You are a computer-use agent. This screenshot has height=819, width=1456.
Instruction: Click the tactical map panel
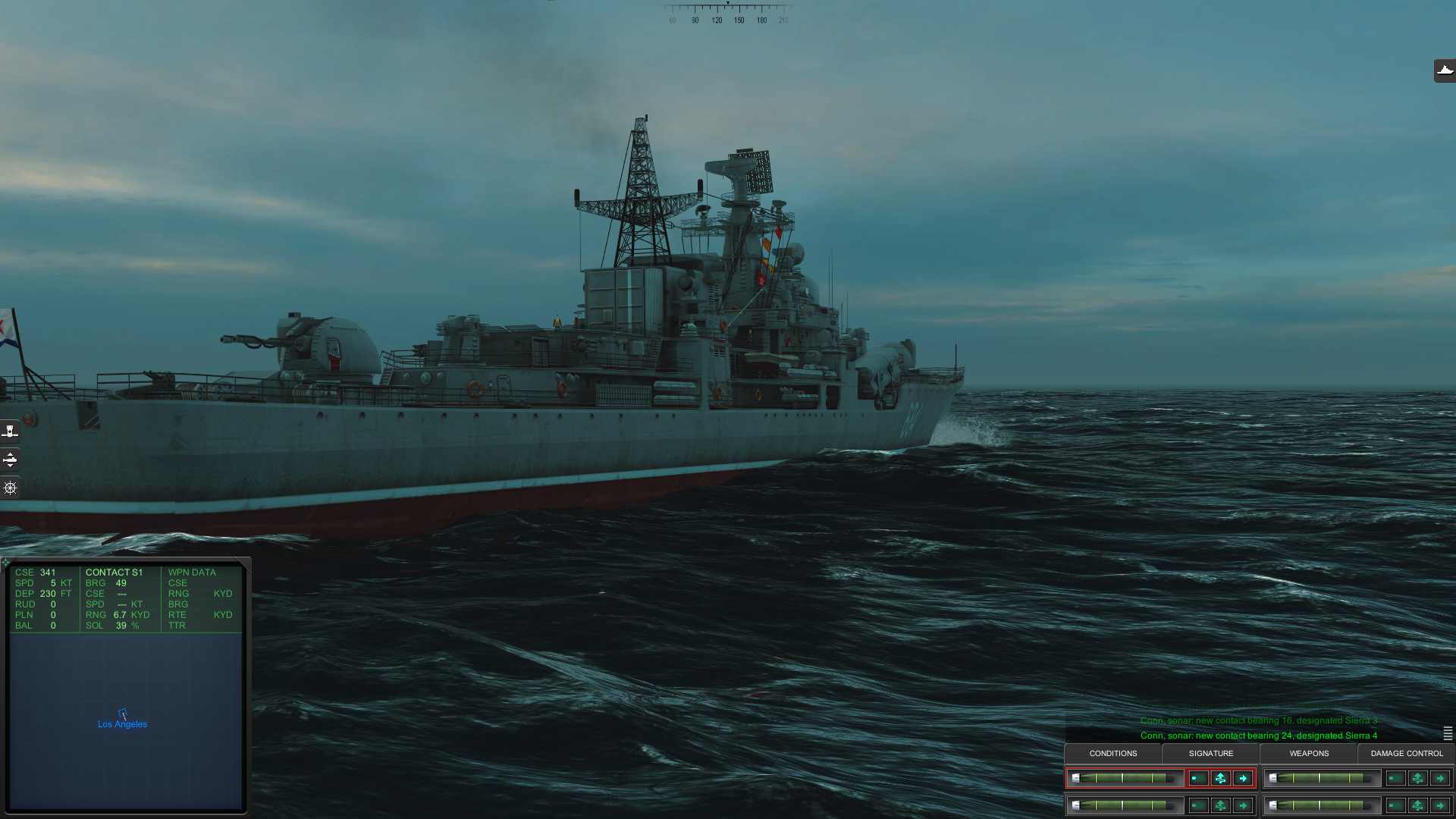tap(126, 758)
